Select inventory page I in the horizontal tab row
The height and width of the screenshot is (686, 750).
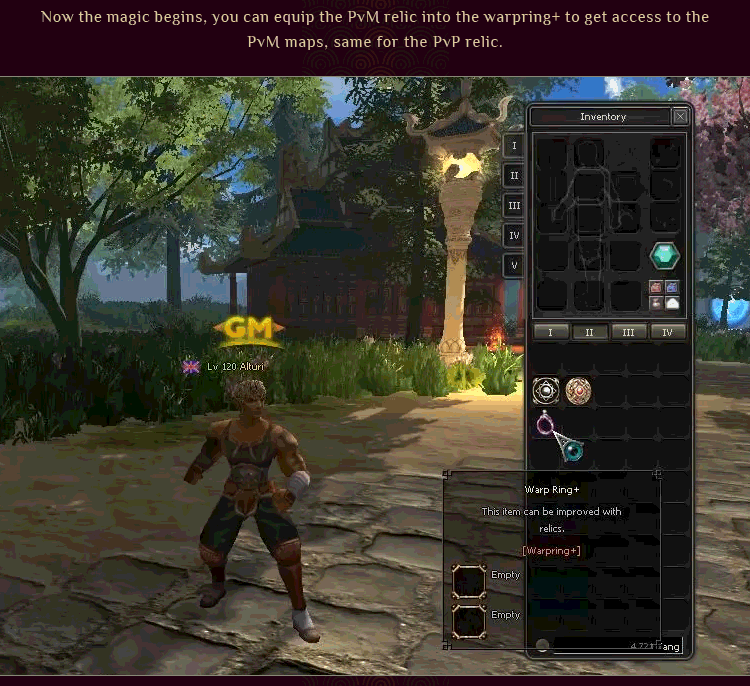(x=551, y=332)
